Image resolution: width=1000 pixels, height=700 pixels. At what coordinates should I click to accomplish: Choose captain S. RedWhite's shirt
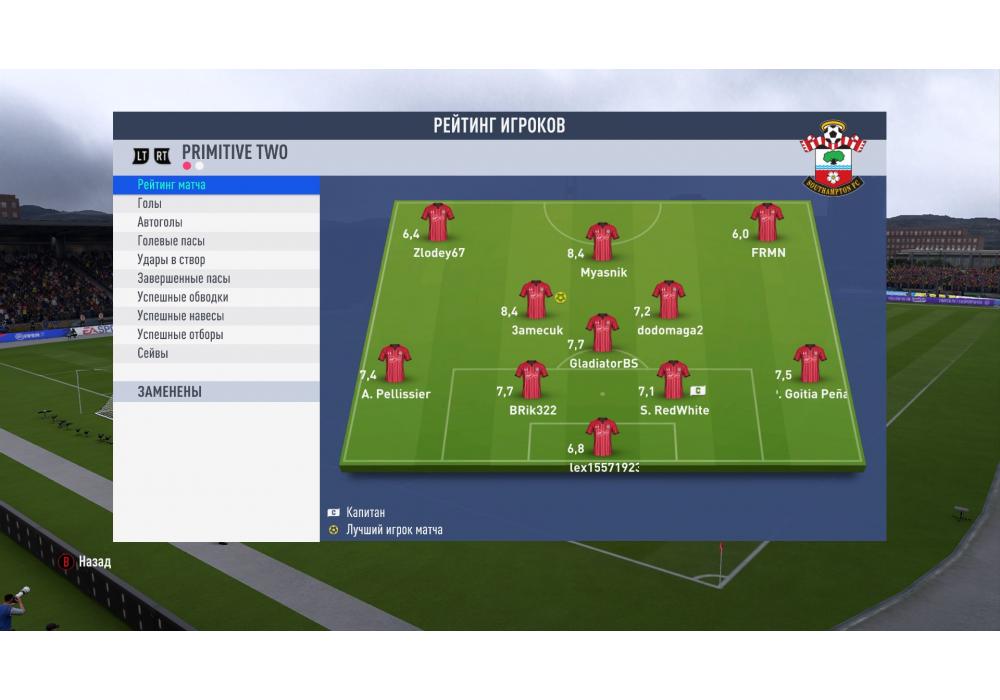point(673,380)
